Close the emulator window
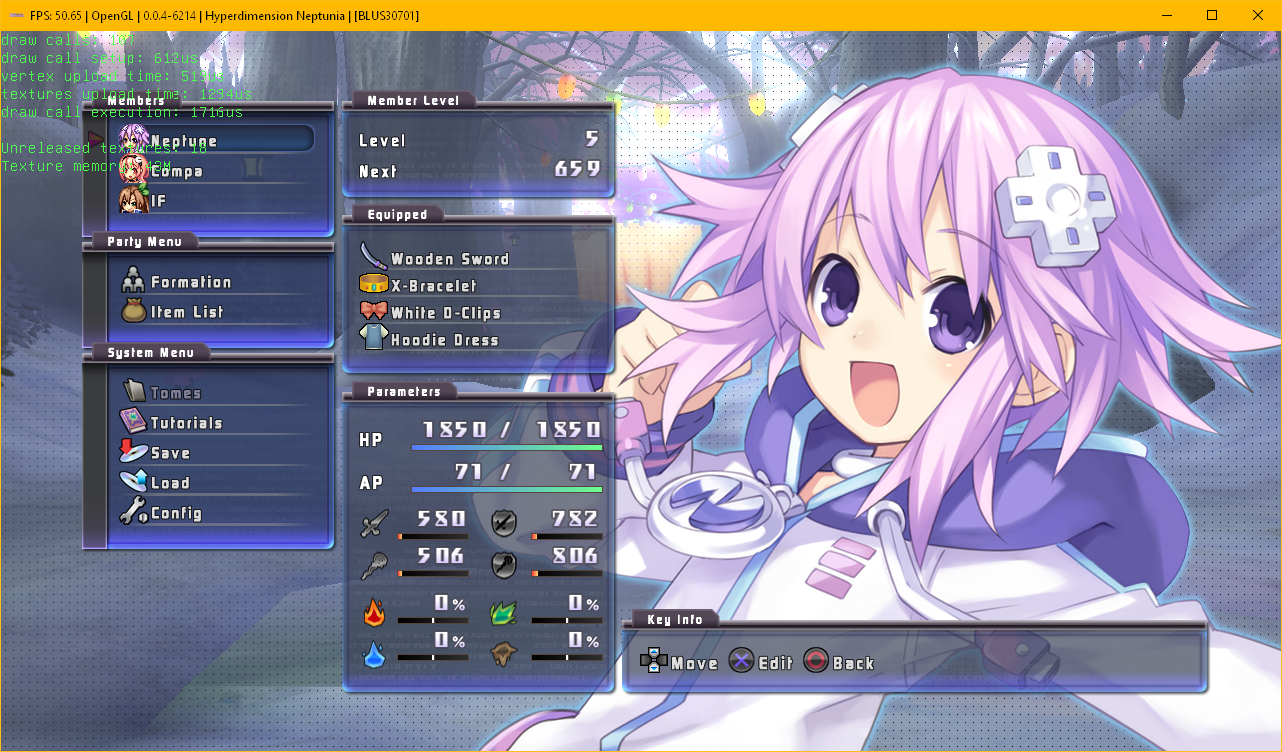The width and height of the screenshot is (1282, 752). (x=1257, y=15)
